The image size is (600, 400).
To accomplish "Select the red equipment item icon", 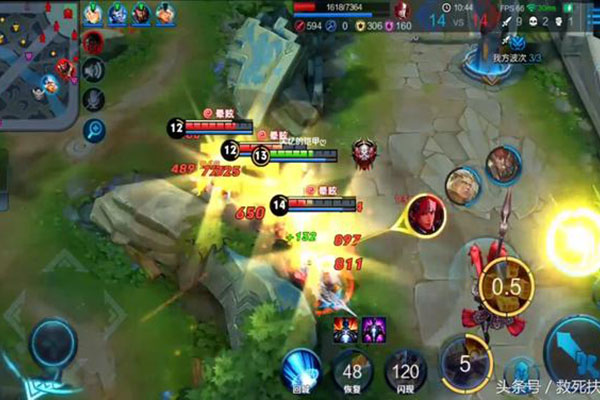I will [344, 327].
